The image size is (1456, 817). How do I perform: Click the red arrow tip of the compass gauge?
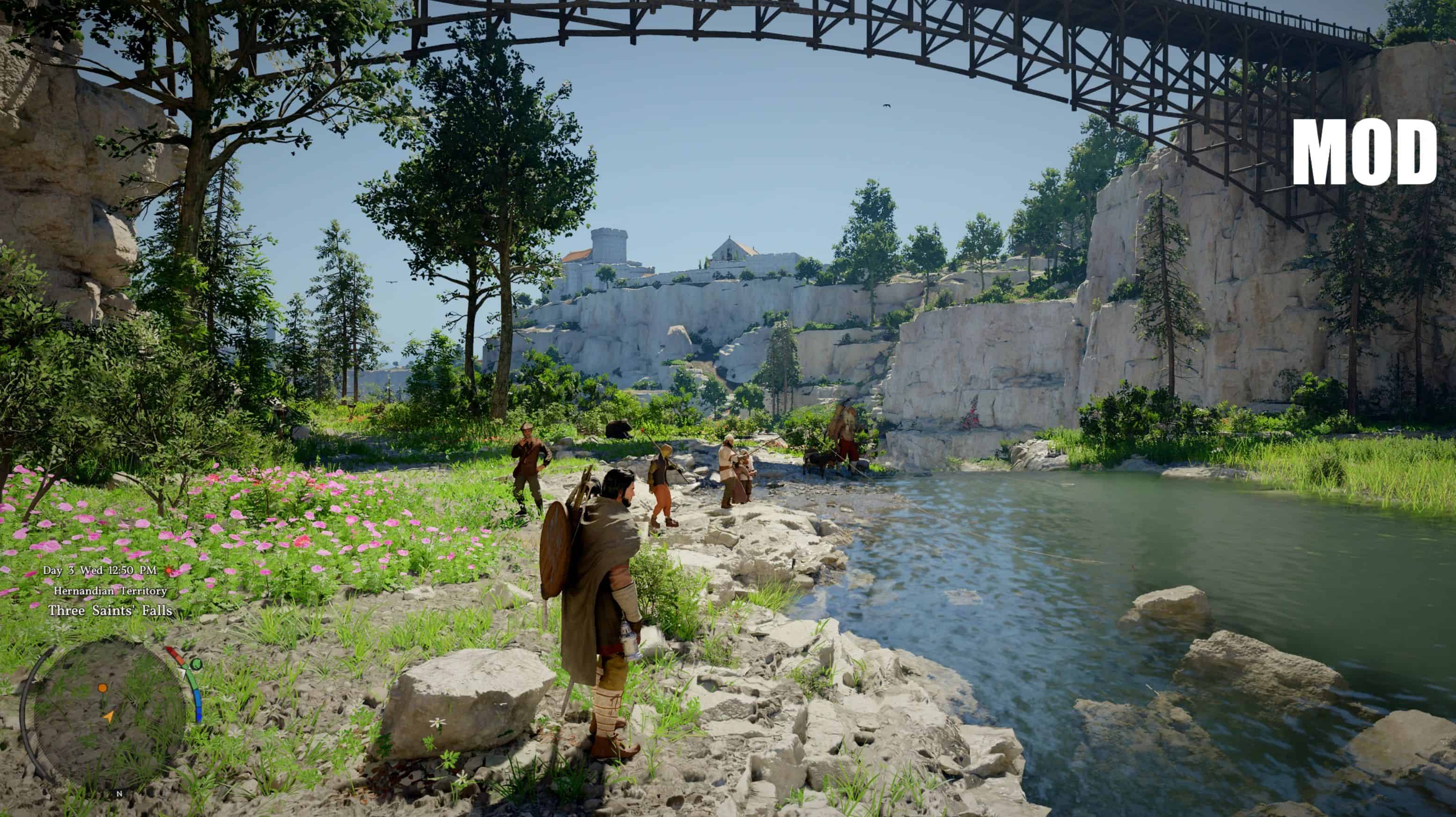click(x=169, y=649)
